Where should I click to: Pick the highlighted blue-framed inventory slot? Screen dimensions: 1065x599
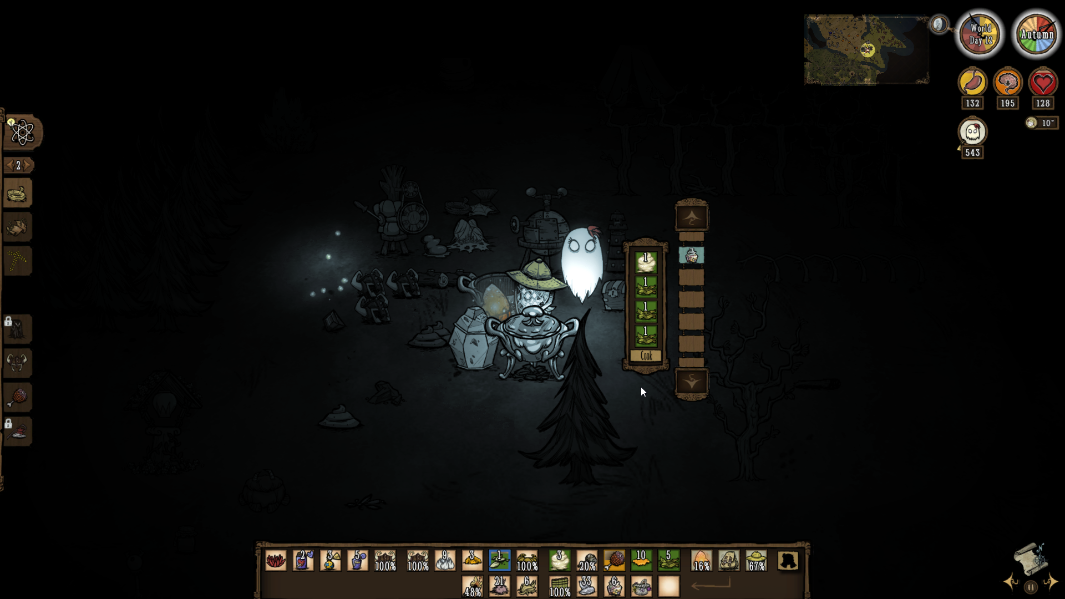click(x=499, y=561)
